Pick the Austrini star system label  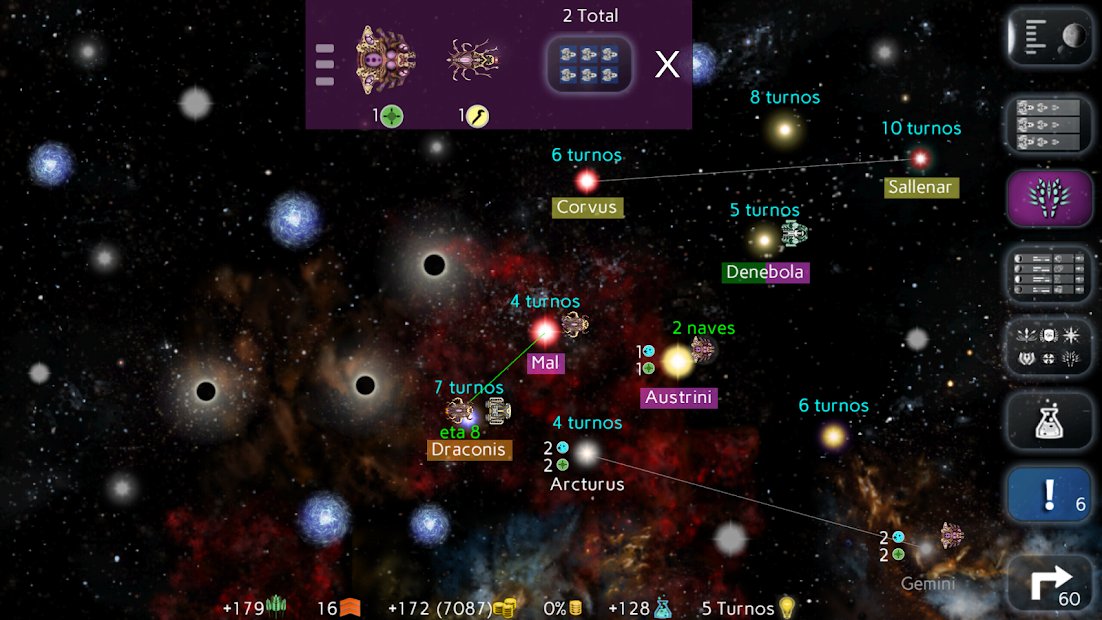pos(679,398)
